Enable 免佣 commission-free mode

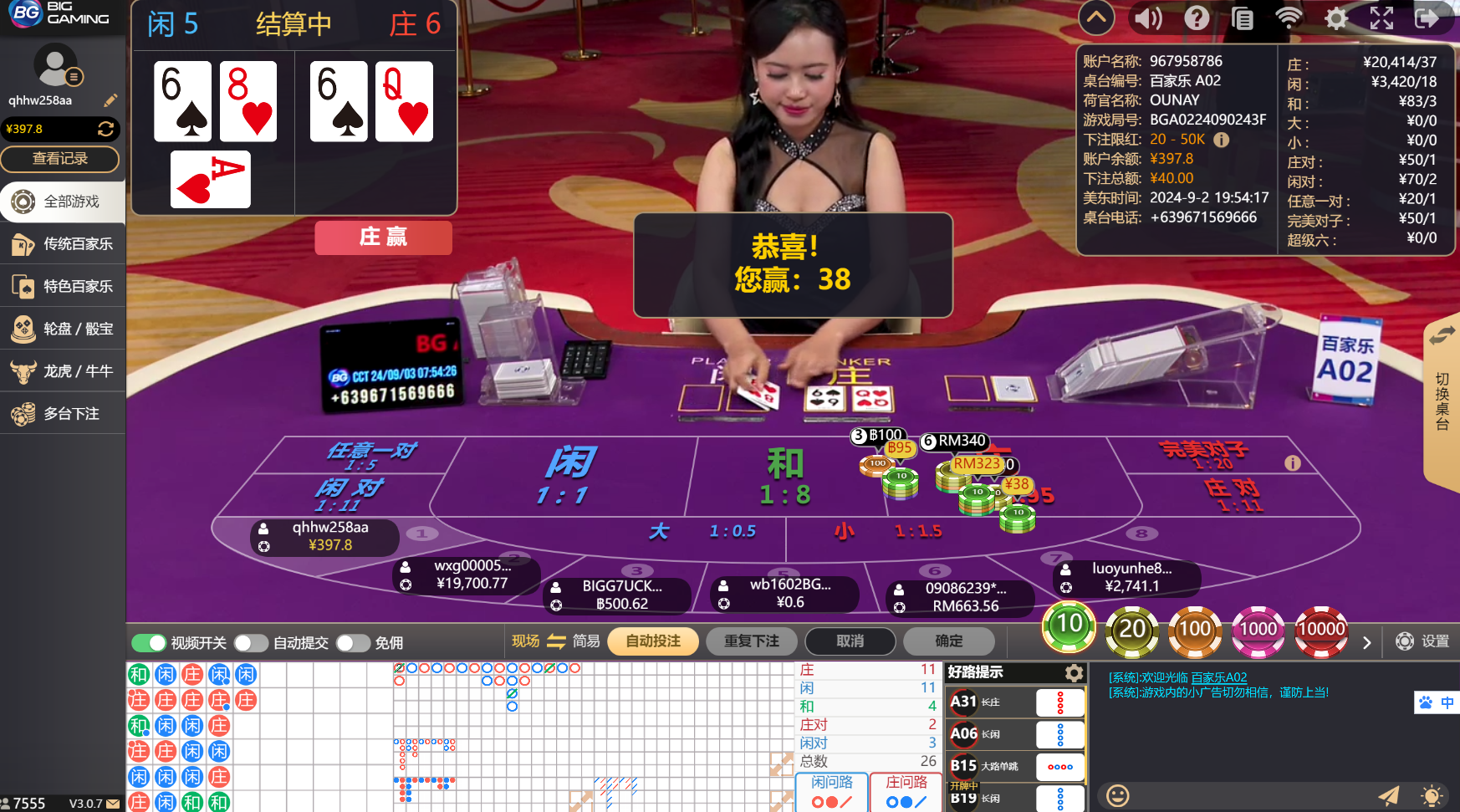353,642
